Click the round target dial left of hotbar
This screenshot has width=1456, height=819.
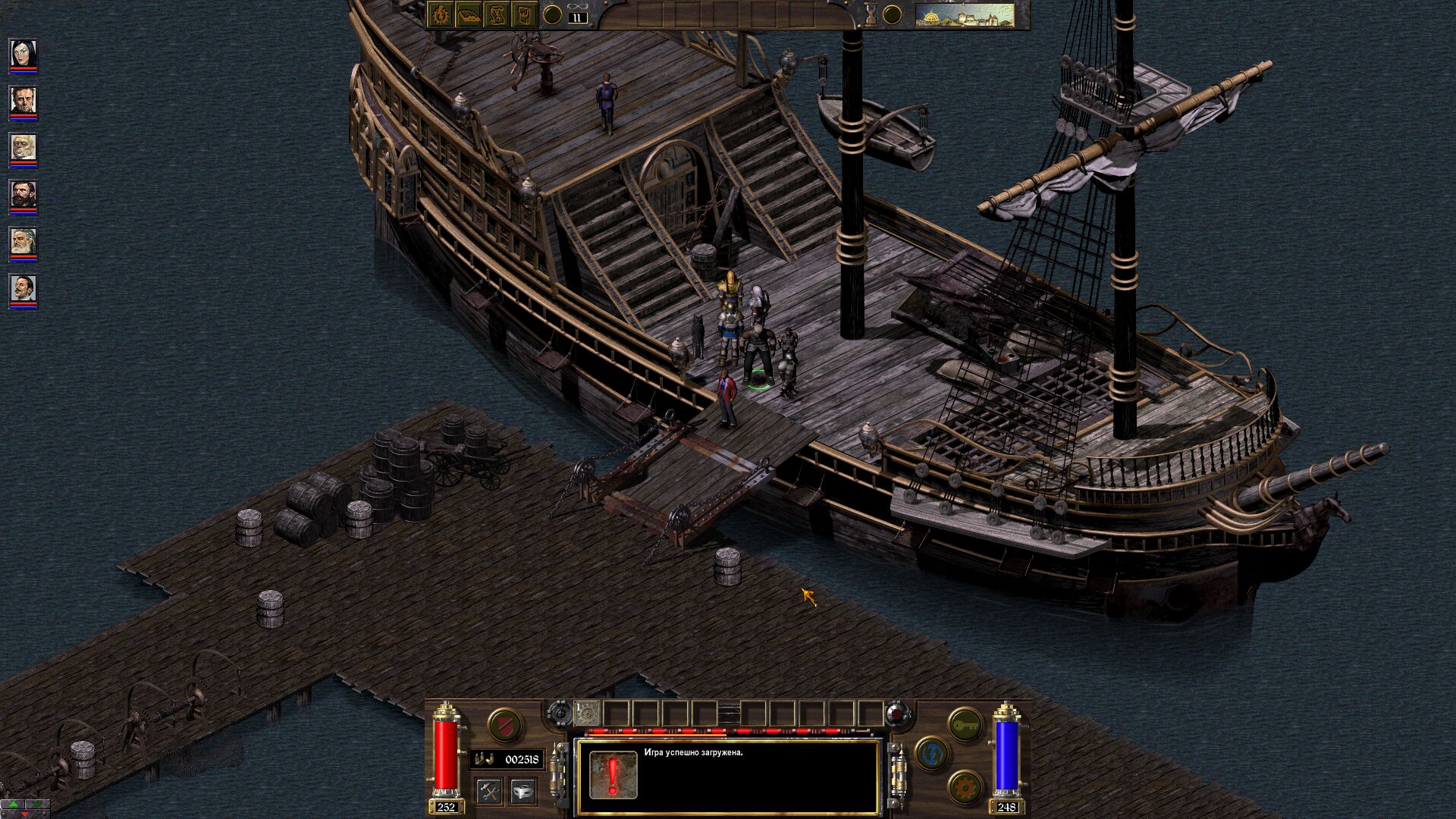[x=559, y=713]
